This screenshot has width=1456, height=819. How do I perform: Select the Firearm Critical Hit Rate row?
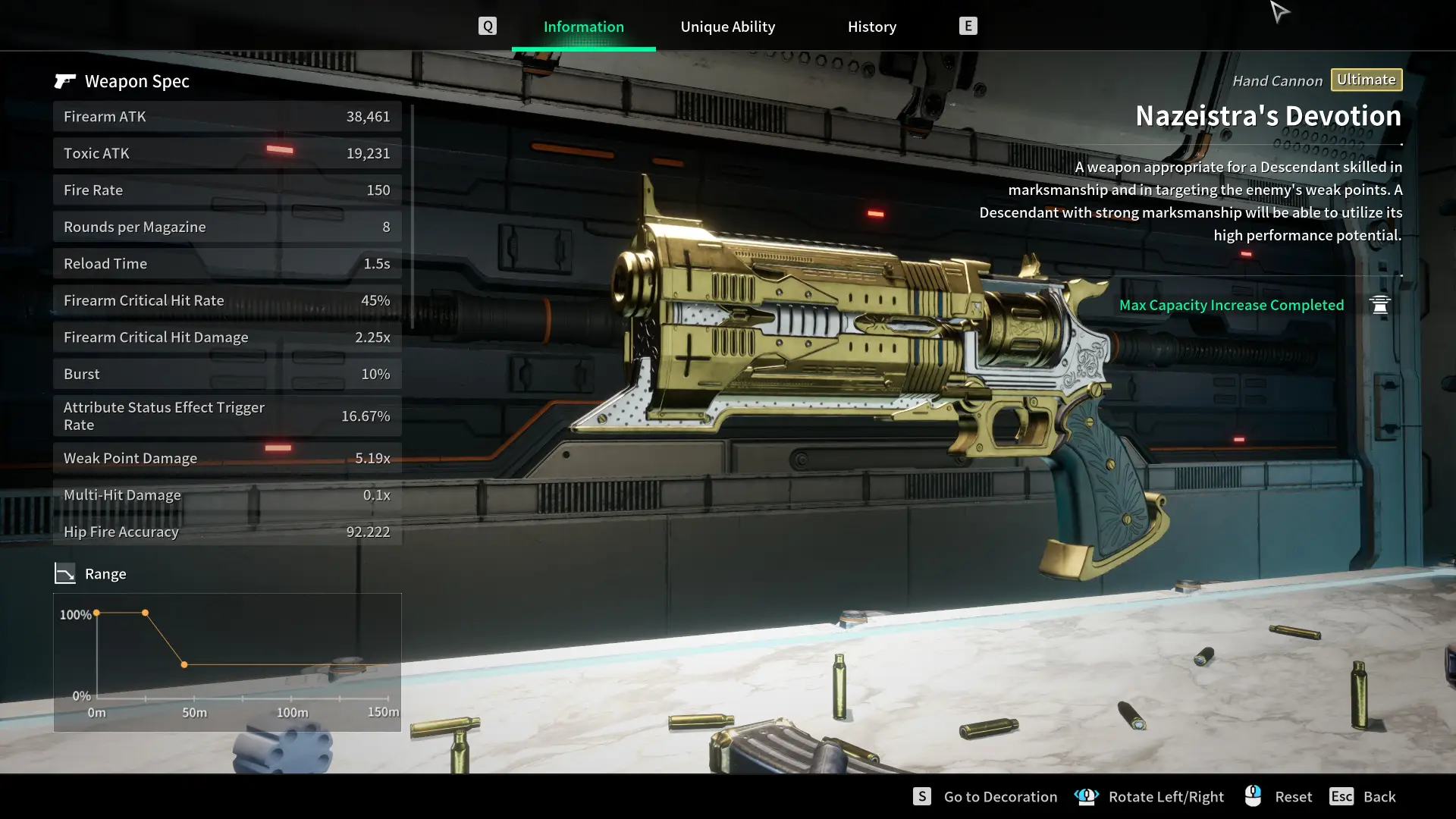point(227,300)
